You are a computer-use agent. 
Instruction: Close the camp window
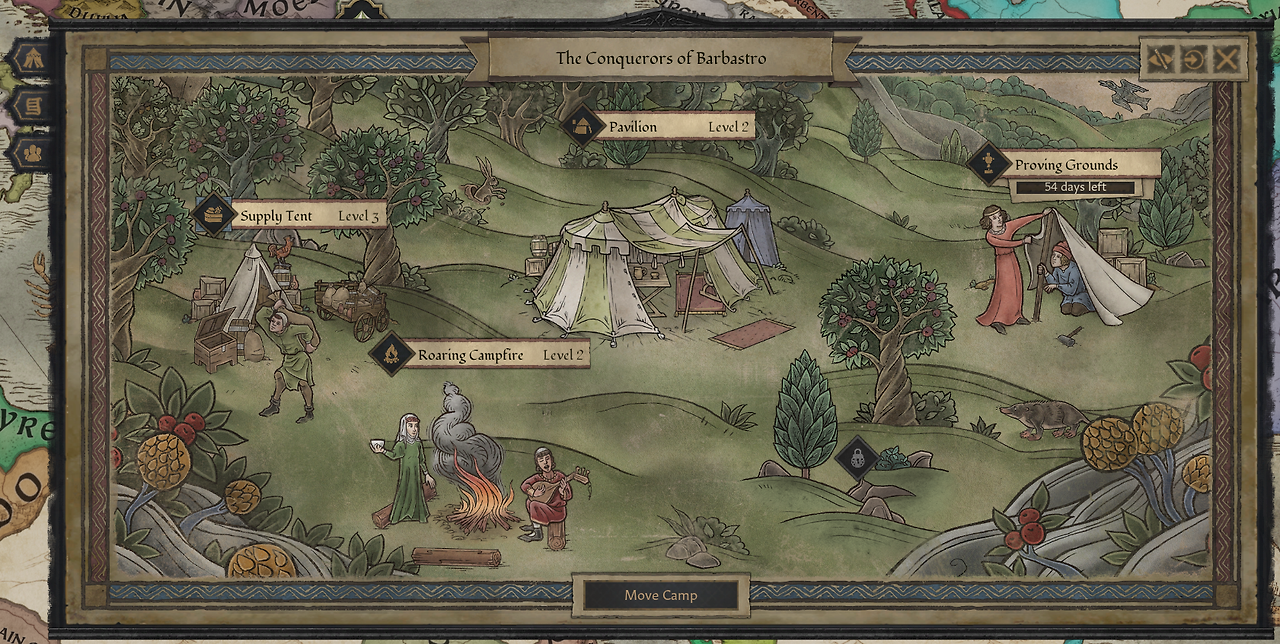pyautogui.click(x=1227, y=59)
